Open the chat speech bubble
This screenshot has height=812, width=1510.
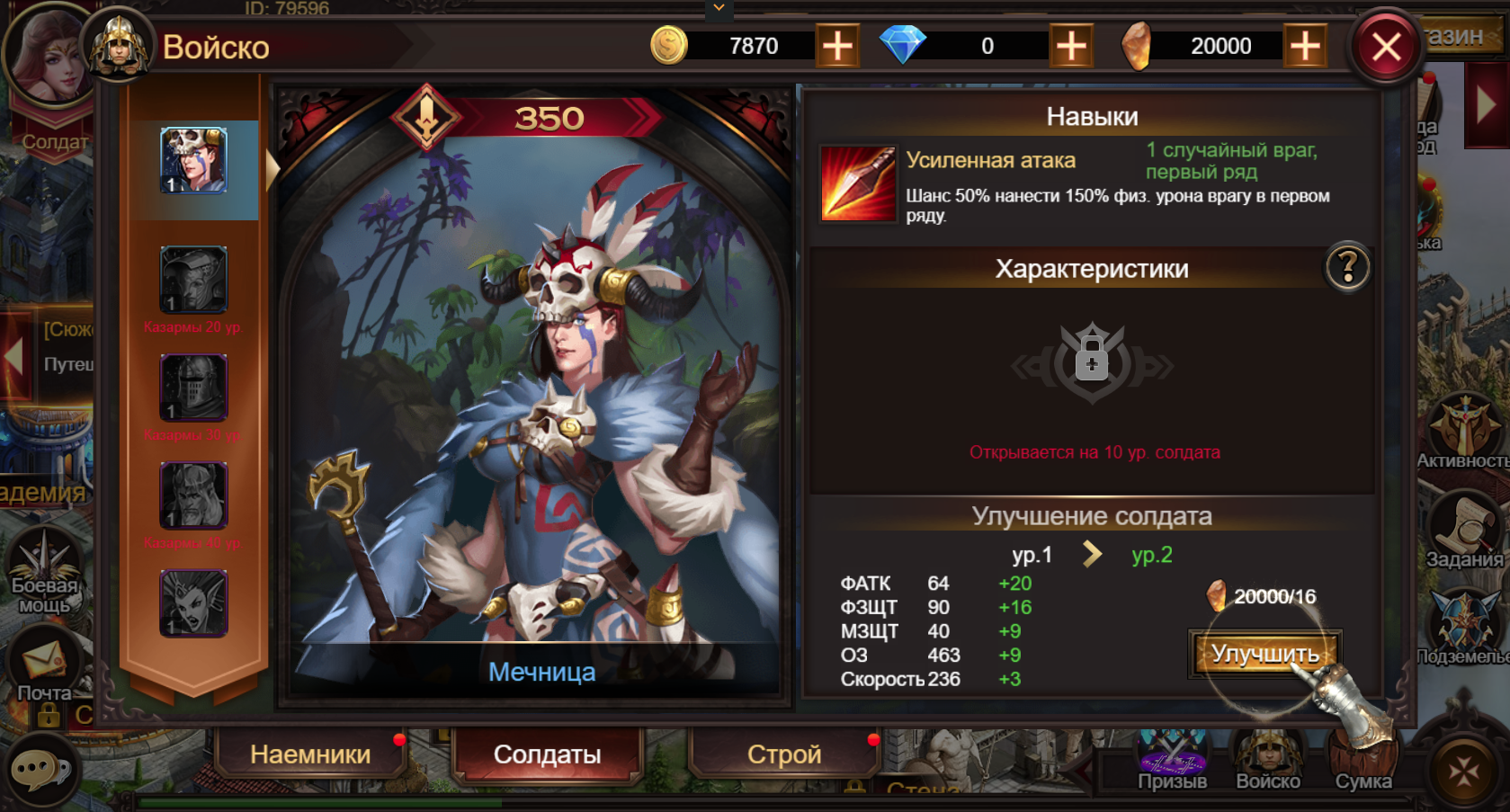[x=39, y=771]
